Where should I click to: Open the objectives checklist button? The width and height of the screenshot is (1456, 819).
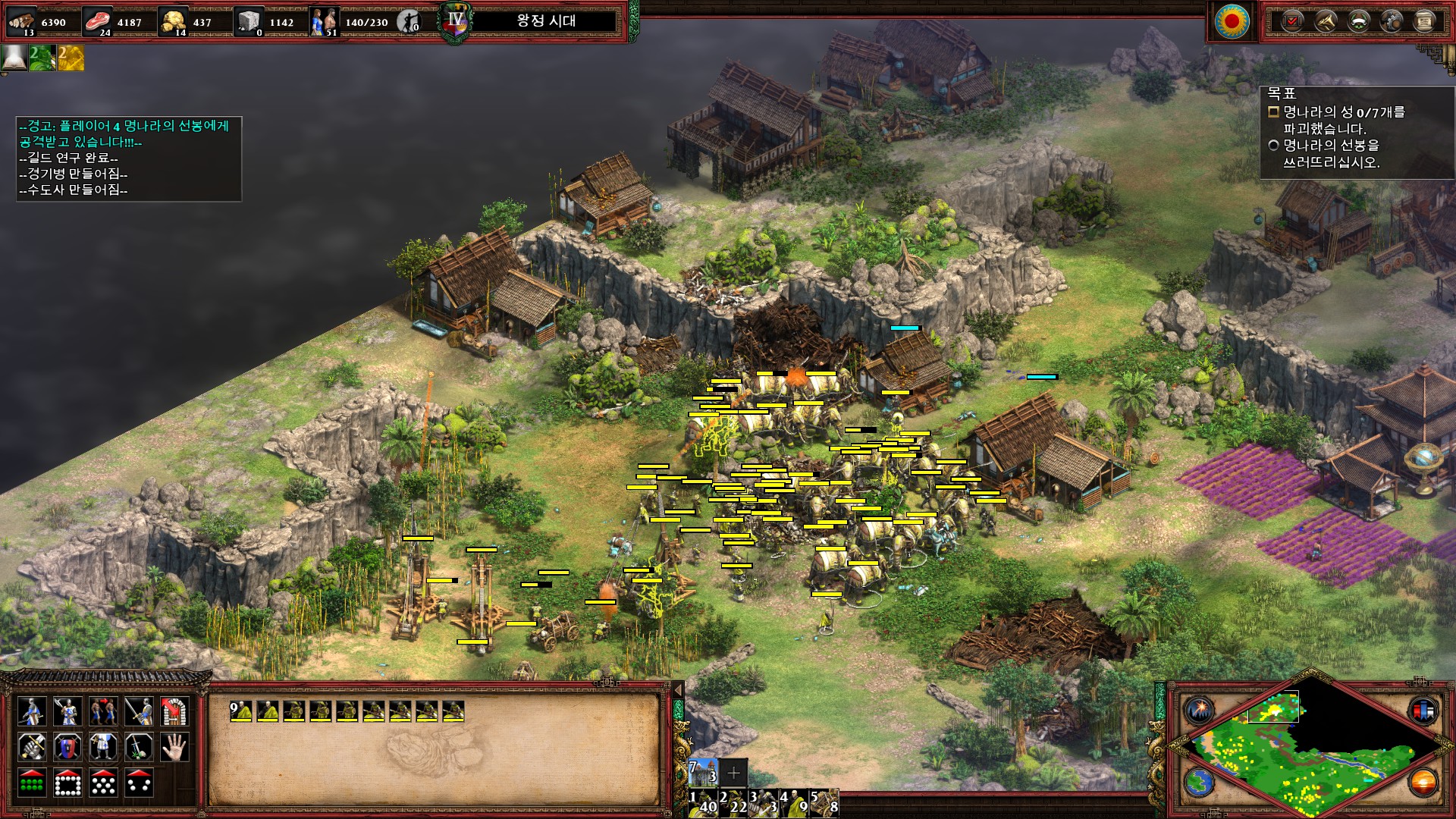pyautogui.click(x=1291, y=21)
